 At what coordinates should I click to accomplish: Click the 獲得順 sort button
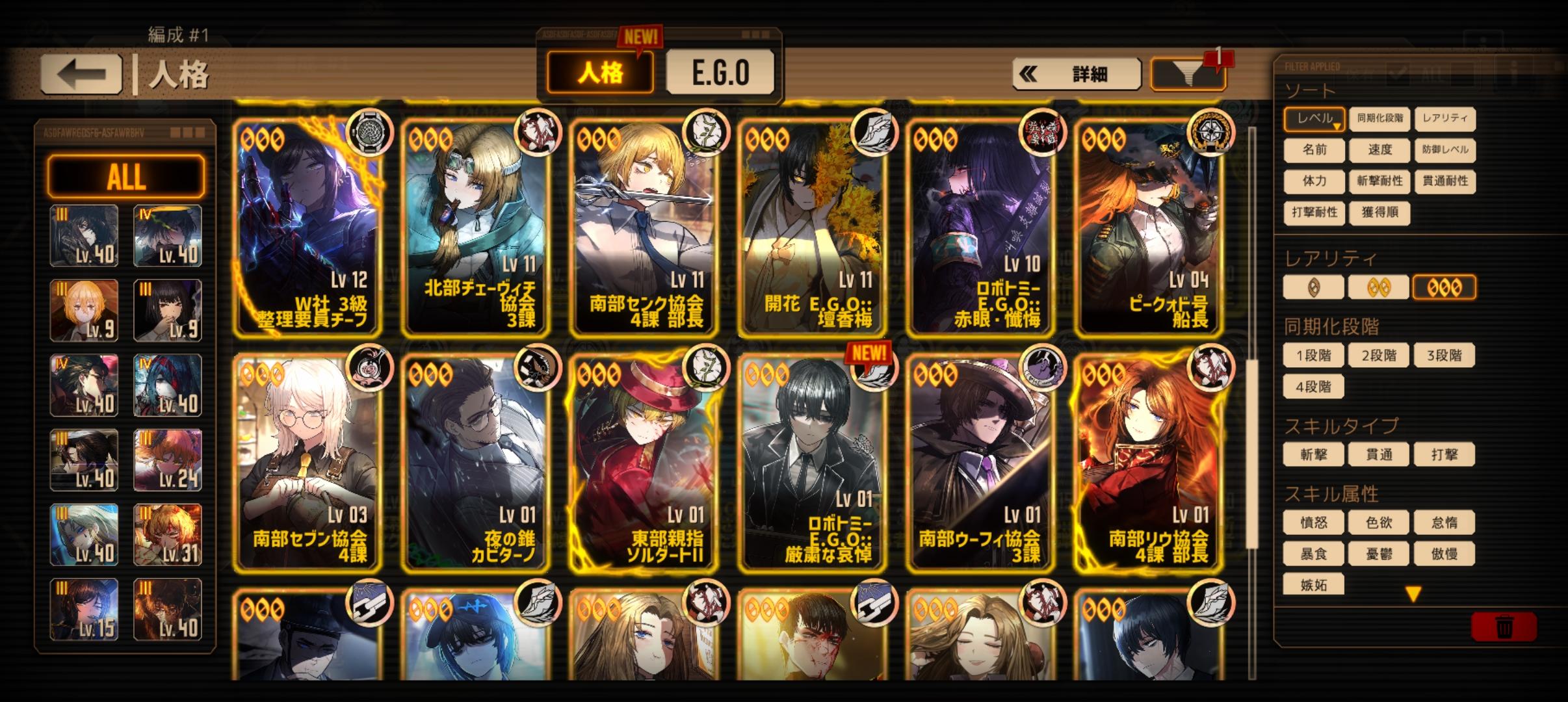point(1378,214)
